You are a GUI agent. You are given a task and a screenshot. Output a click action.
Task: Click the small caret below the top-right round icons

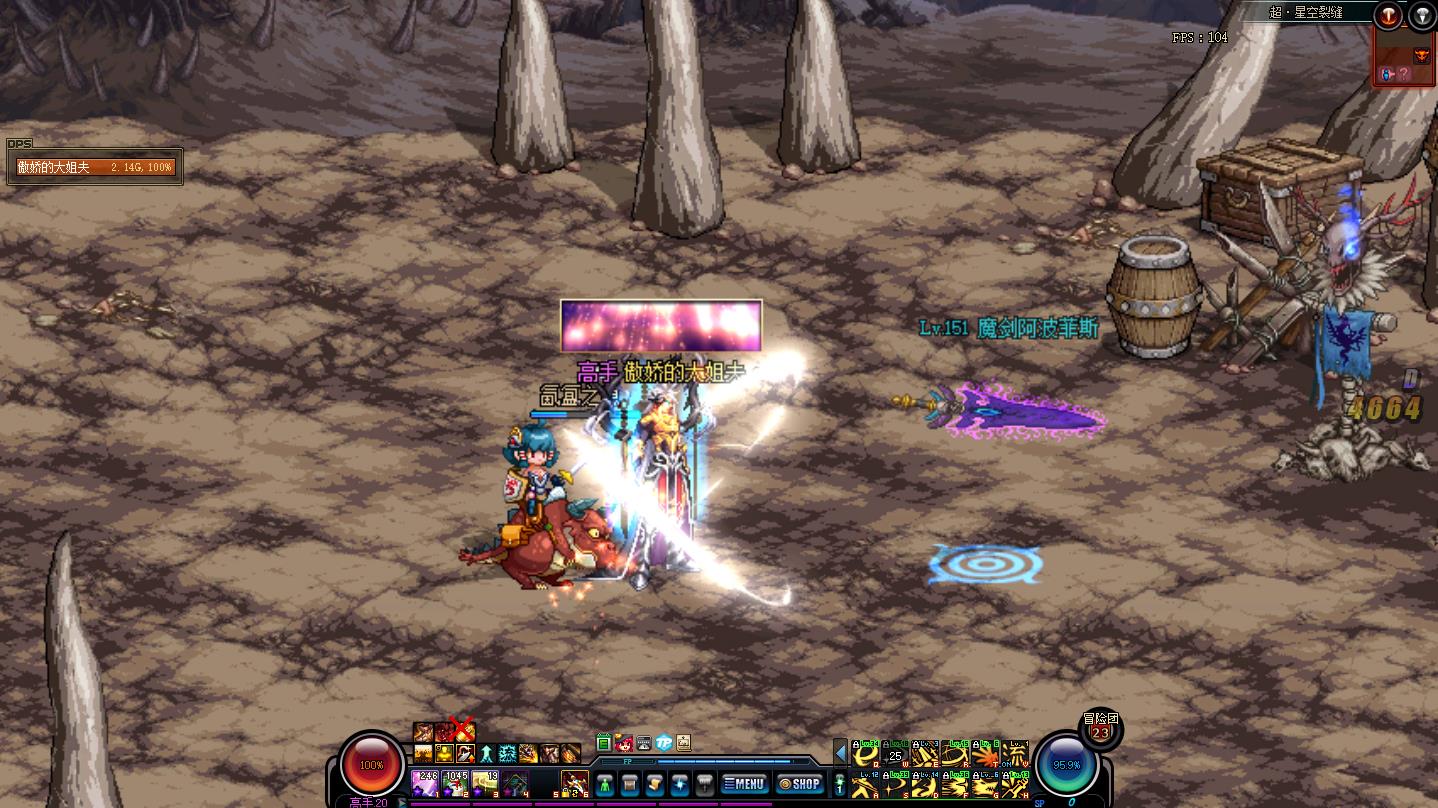click(x=1405, y=24)
